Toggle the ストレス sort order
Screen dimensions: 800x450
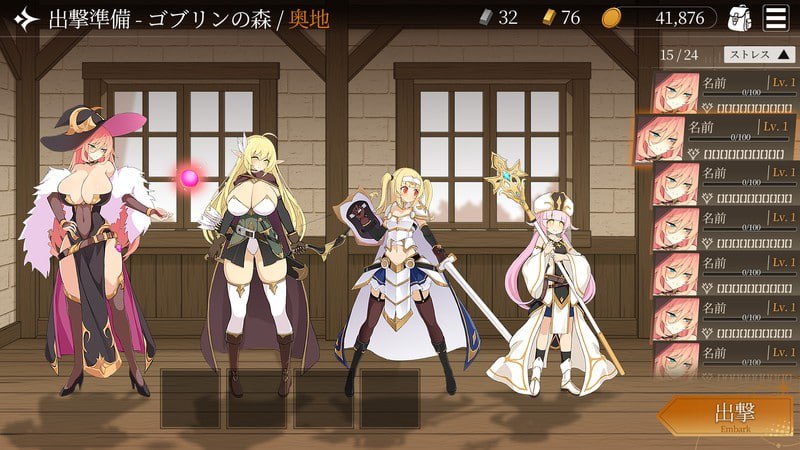[x=758, y=55]
